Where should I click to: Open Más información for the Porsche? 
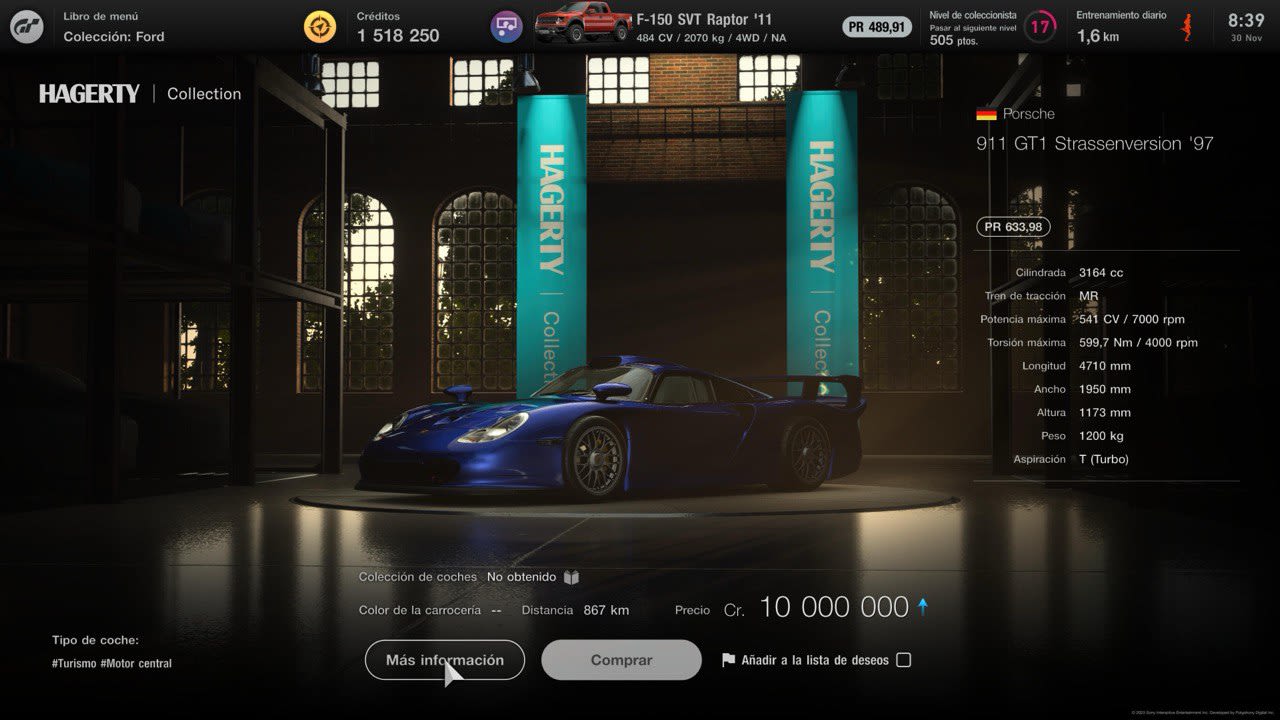click(x=444, y=660)
